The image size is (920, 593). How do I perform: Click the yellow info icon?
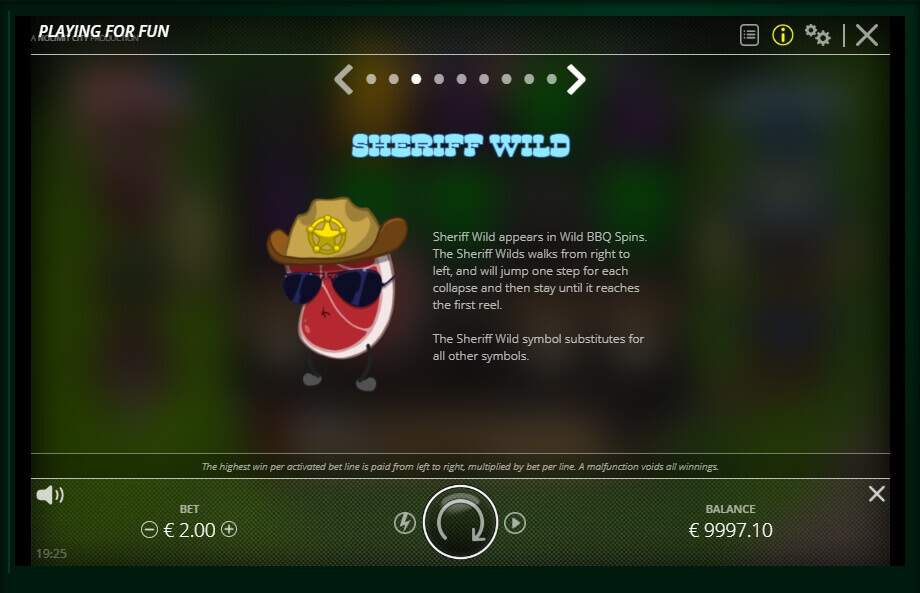pyautogui.click(x=783, y=35)
